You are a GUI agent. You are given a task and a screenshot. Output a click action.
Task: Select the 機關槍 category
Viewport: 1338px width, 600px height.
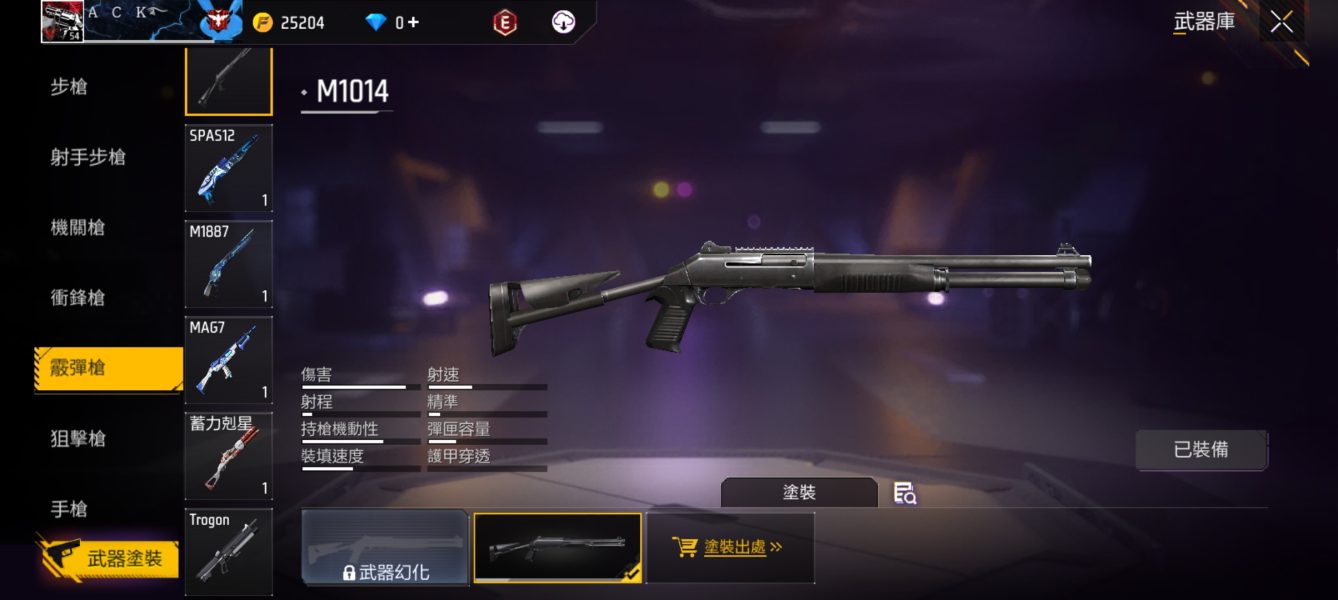coord(78,227)
